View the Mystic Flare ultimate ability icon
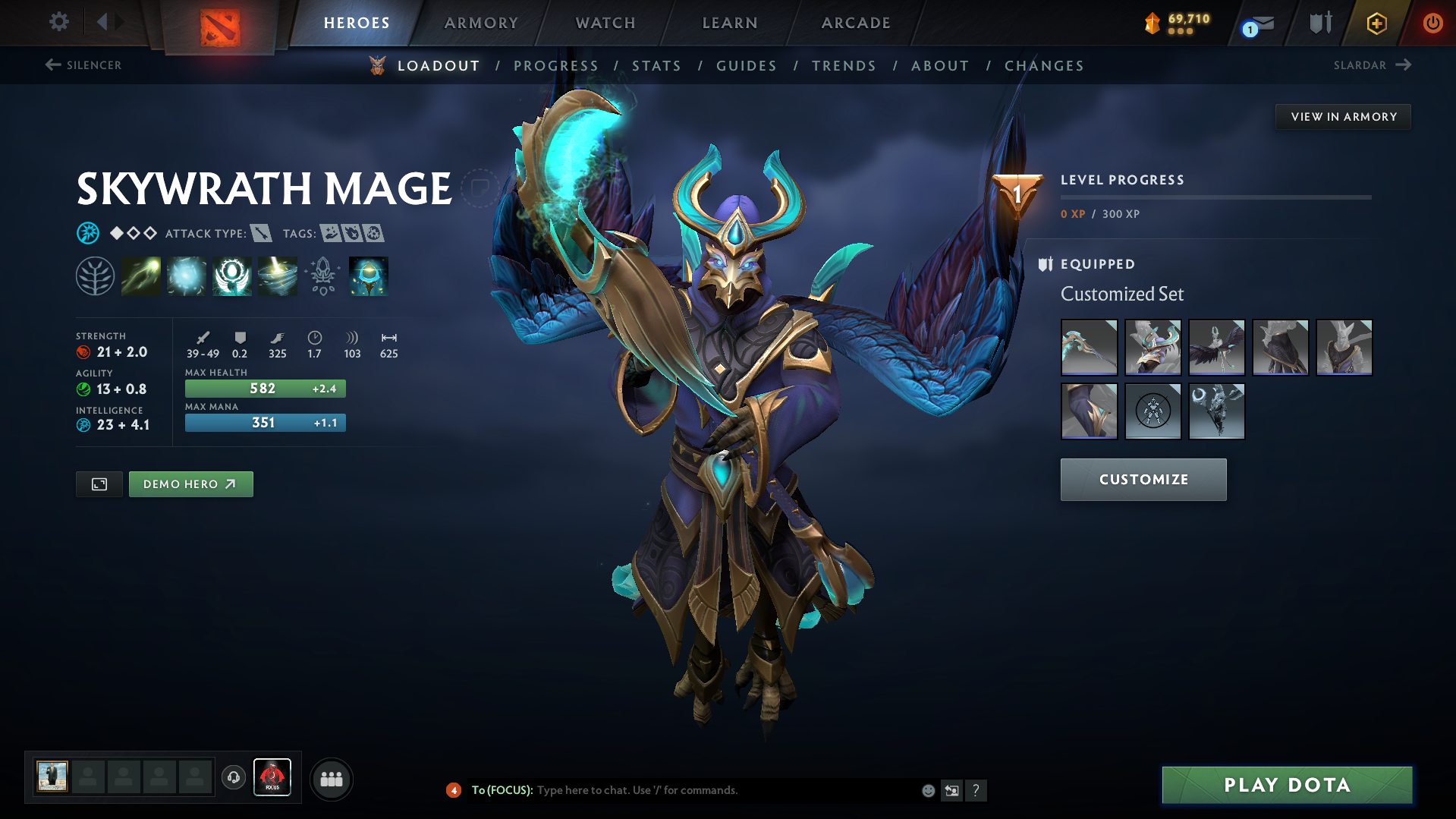This screenshot has height=819, width=1456. [277, 276]
